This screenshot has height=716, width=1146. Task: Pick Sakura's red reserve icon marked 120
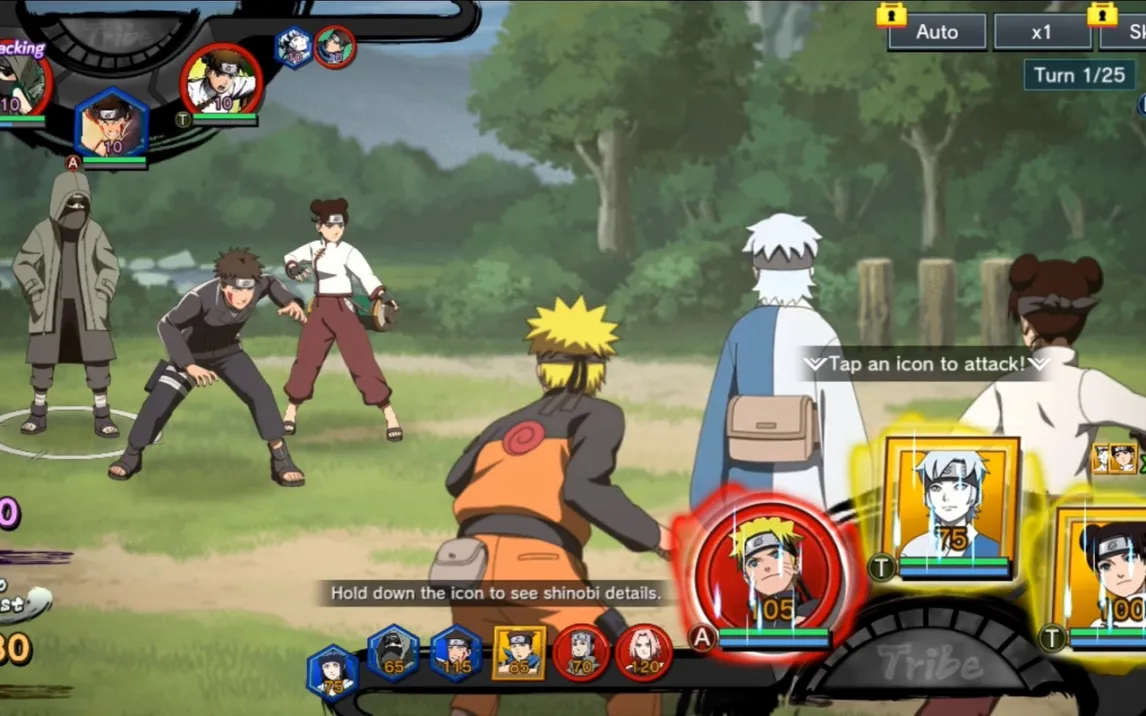[643, 653]
